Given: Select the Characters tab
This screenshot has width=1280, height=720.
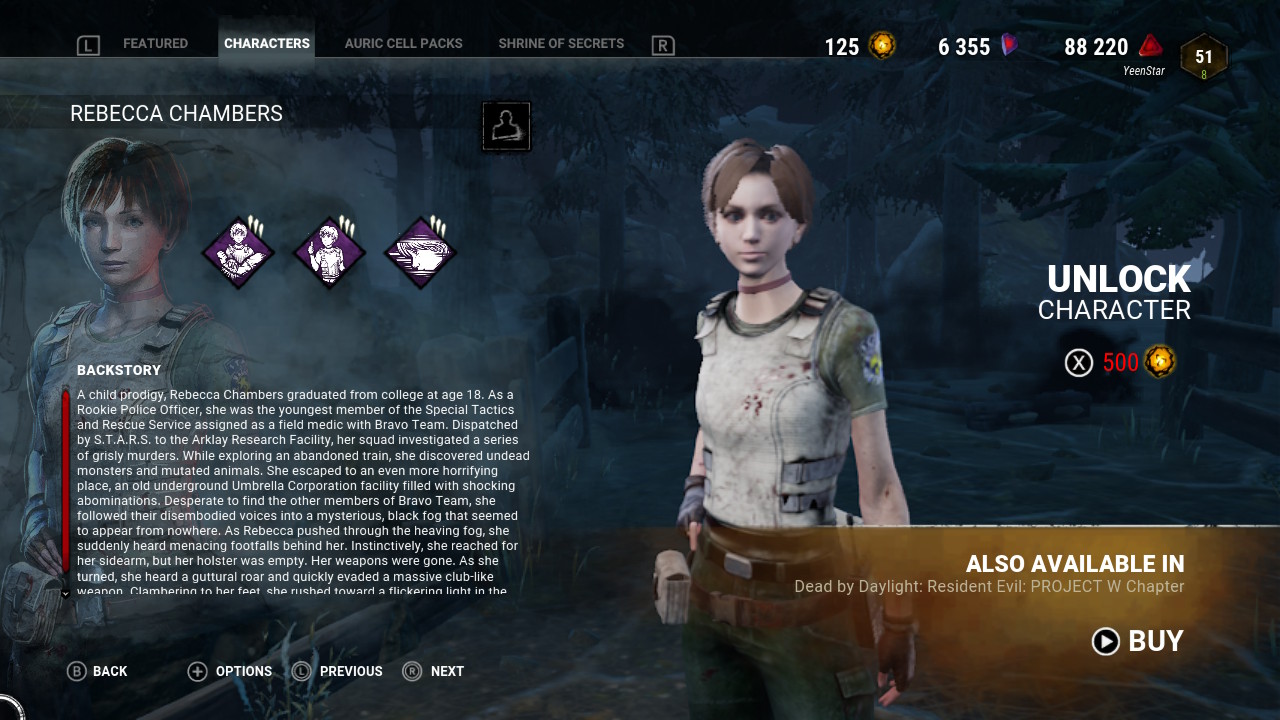Looking at the screenshot, I should [x=267, y=44].
